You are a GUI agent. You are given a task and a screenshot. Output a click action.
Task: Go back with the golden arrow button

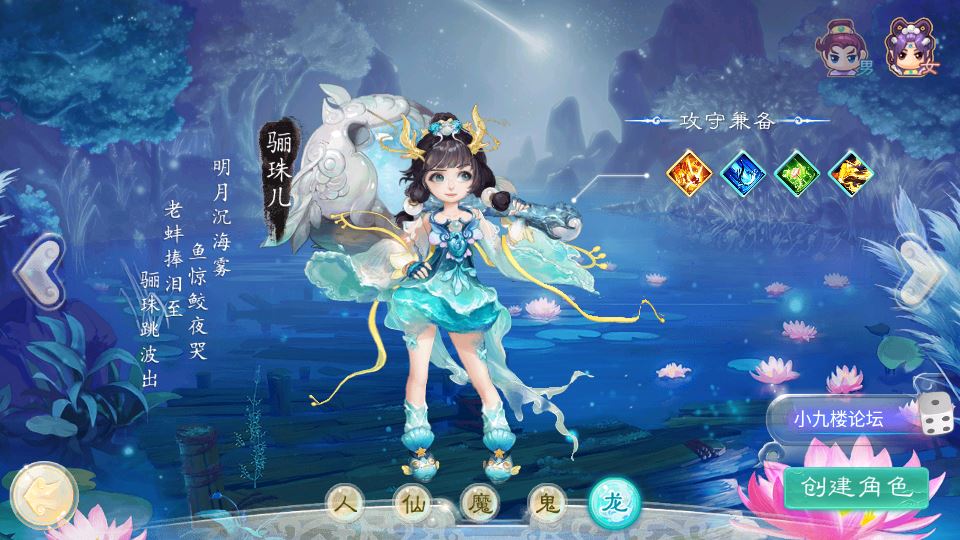point(42,492)
